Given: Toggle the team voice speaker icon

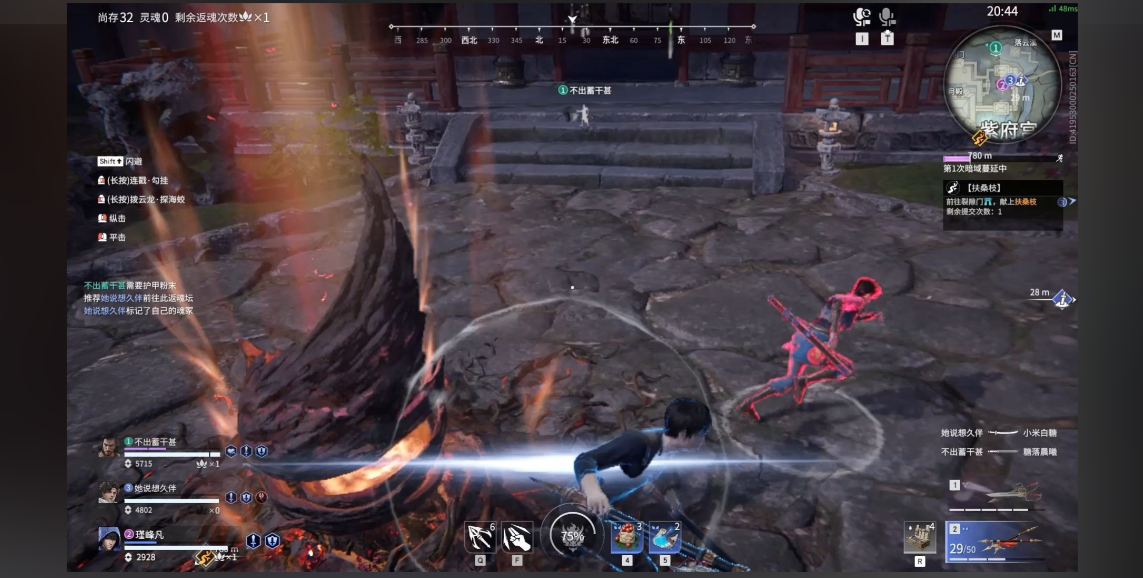Looking at the screenshot, I should tap(862, 17).
